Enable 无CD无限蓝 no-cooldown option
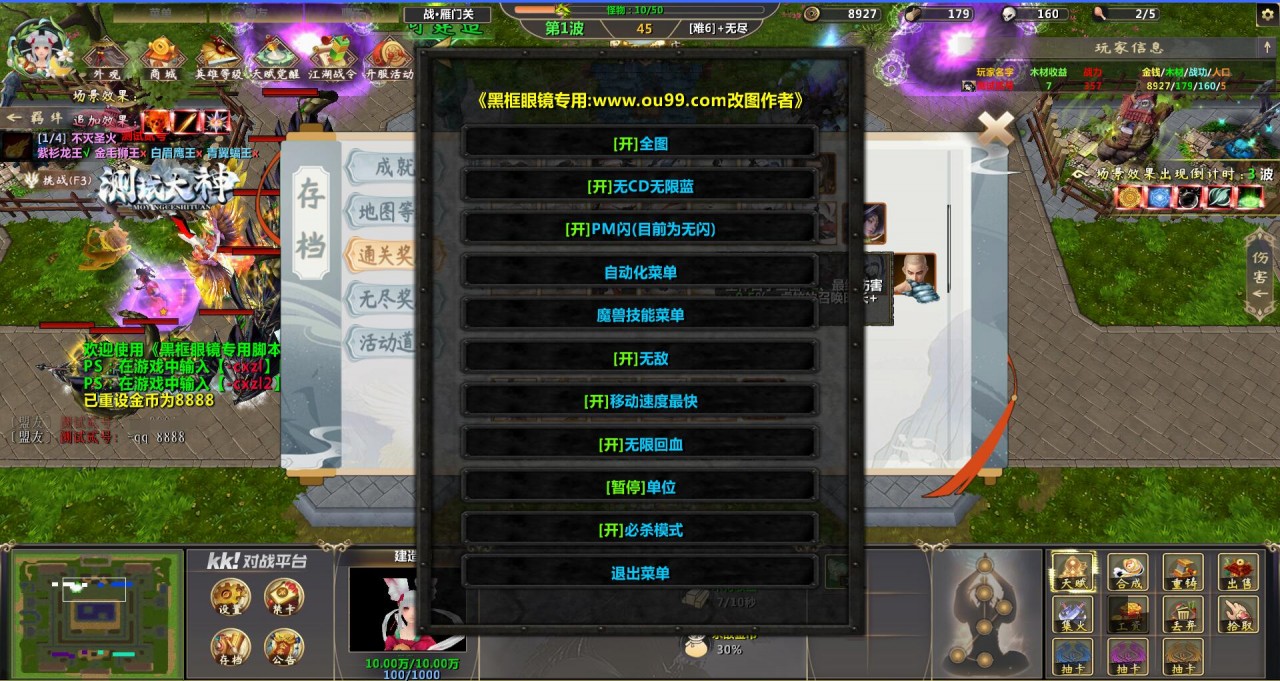Image resolution: width=1280 pixels, height=681 pixels. 640,186
